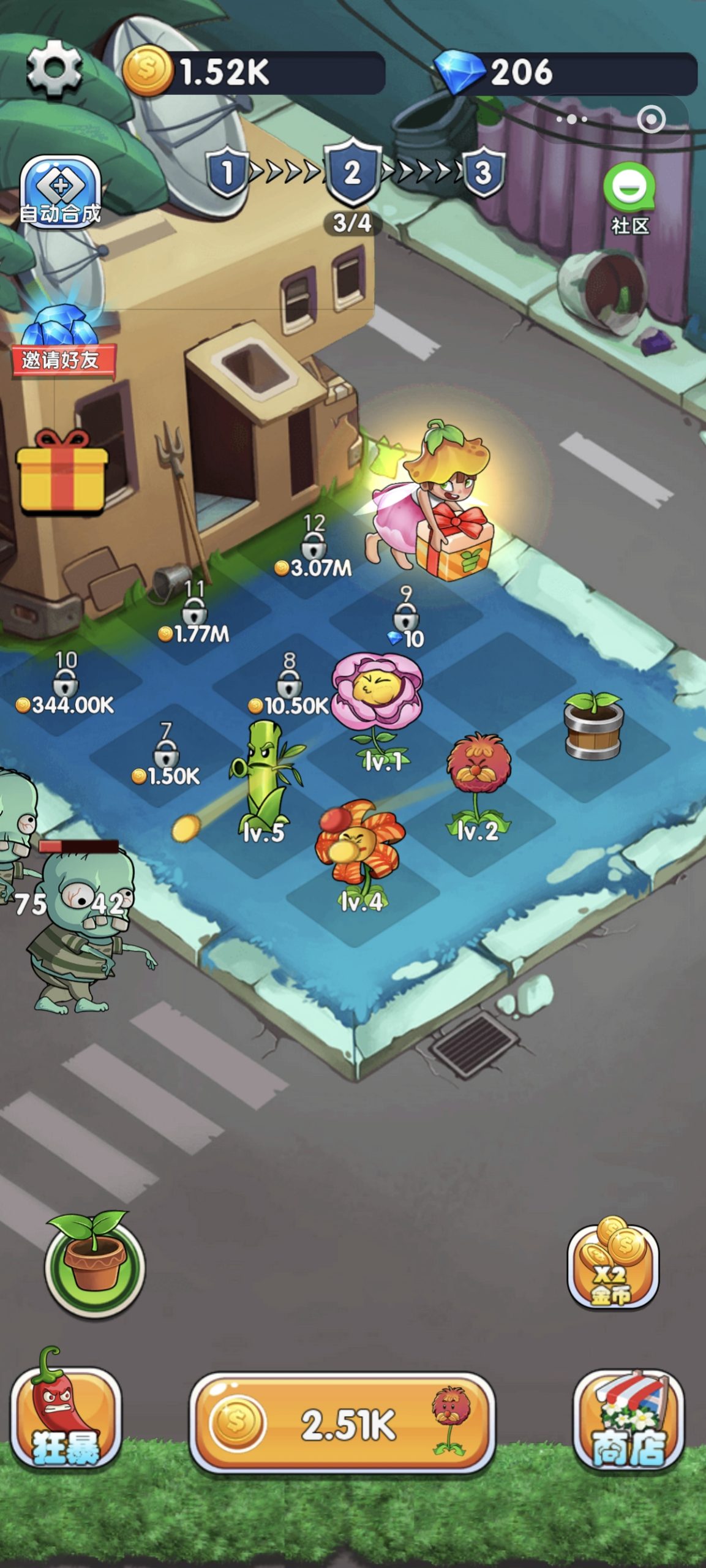706x1568 pixels.
Task: Buy a plant for 2.51K coins
Action: (x=342, y=1423)
